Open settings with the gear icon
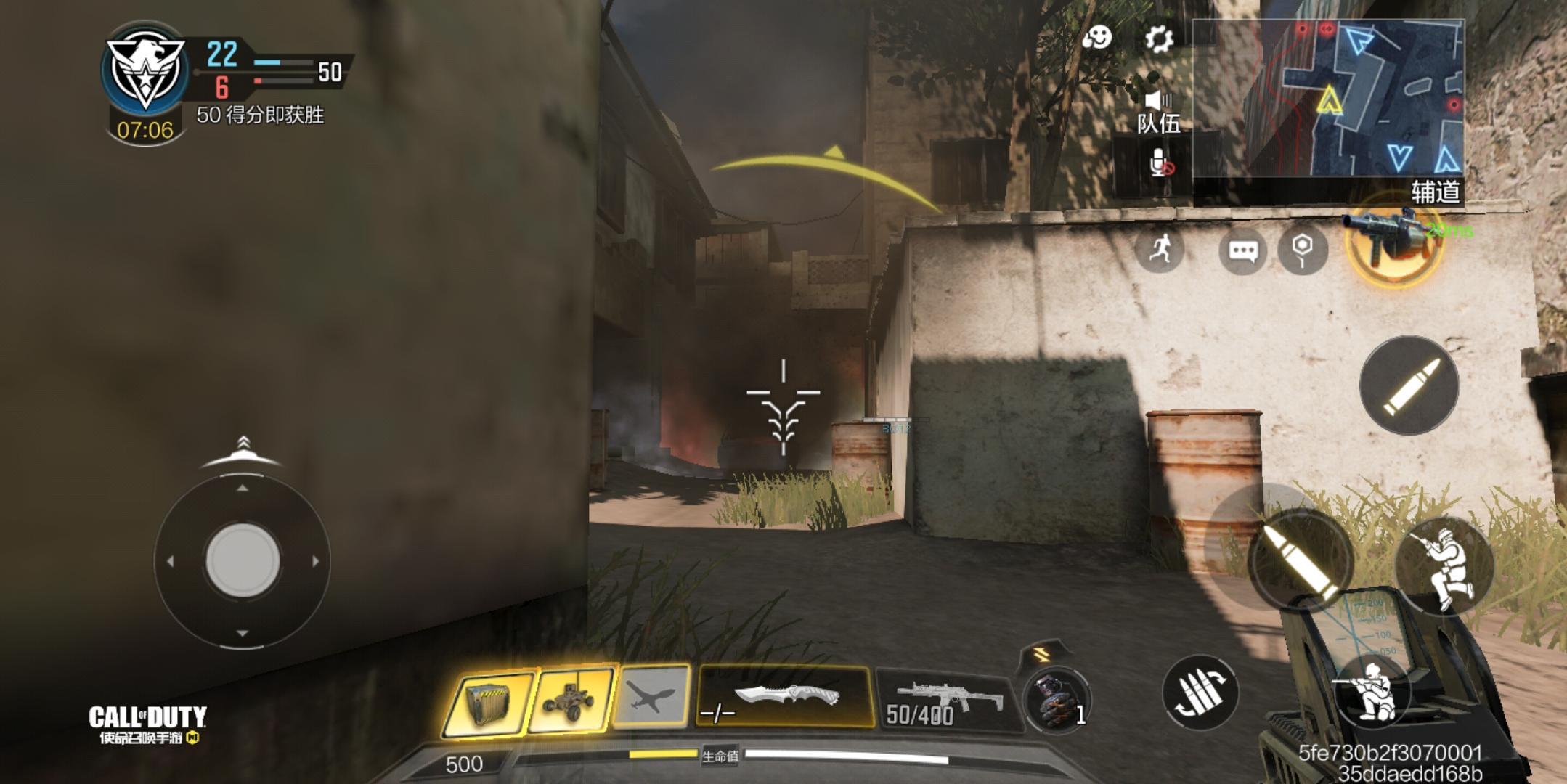The width and height of the screenshot is (1567, 784). [1159, 38]
